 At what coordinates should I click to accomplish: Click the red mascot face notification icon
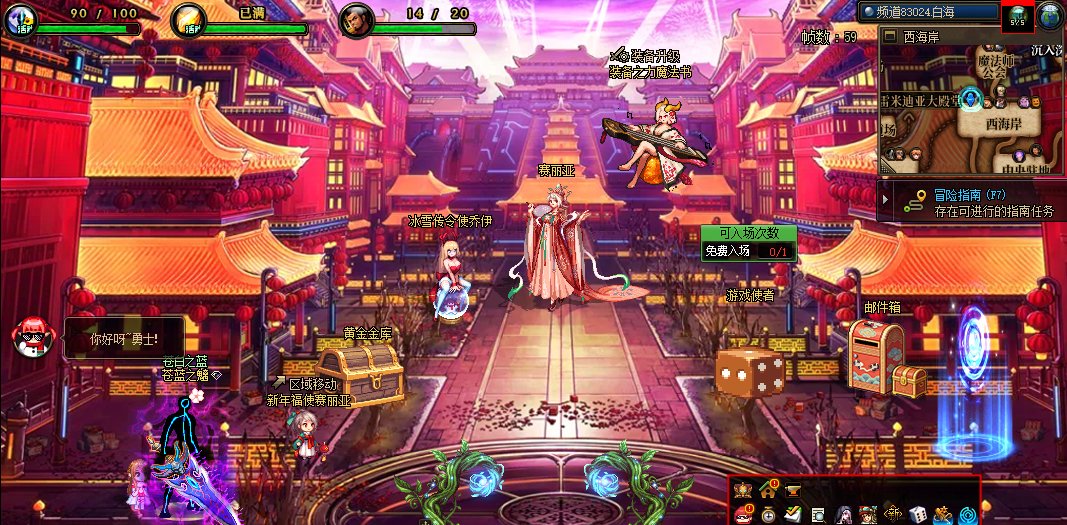click(743, 514)
